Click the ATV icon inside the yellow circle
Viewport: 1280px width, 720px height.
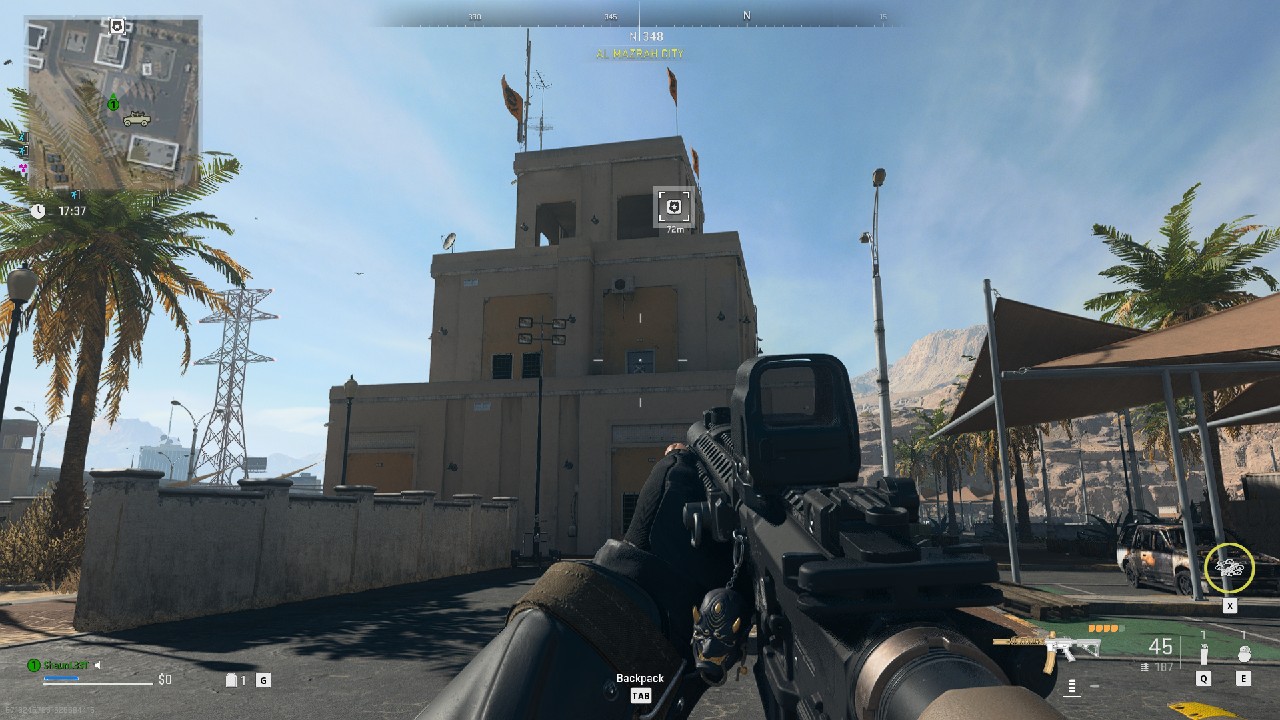pos(1231,567)
